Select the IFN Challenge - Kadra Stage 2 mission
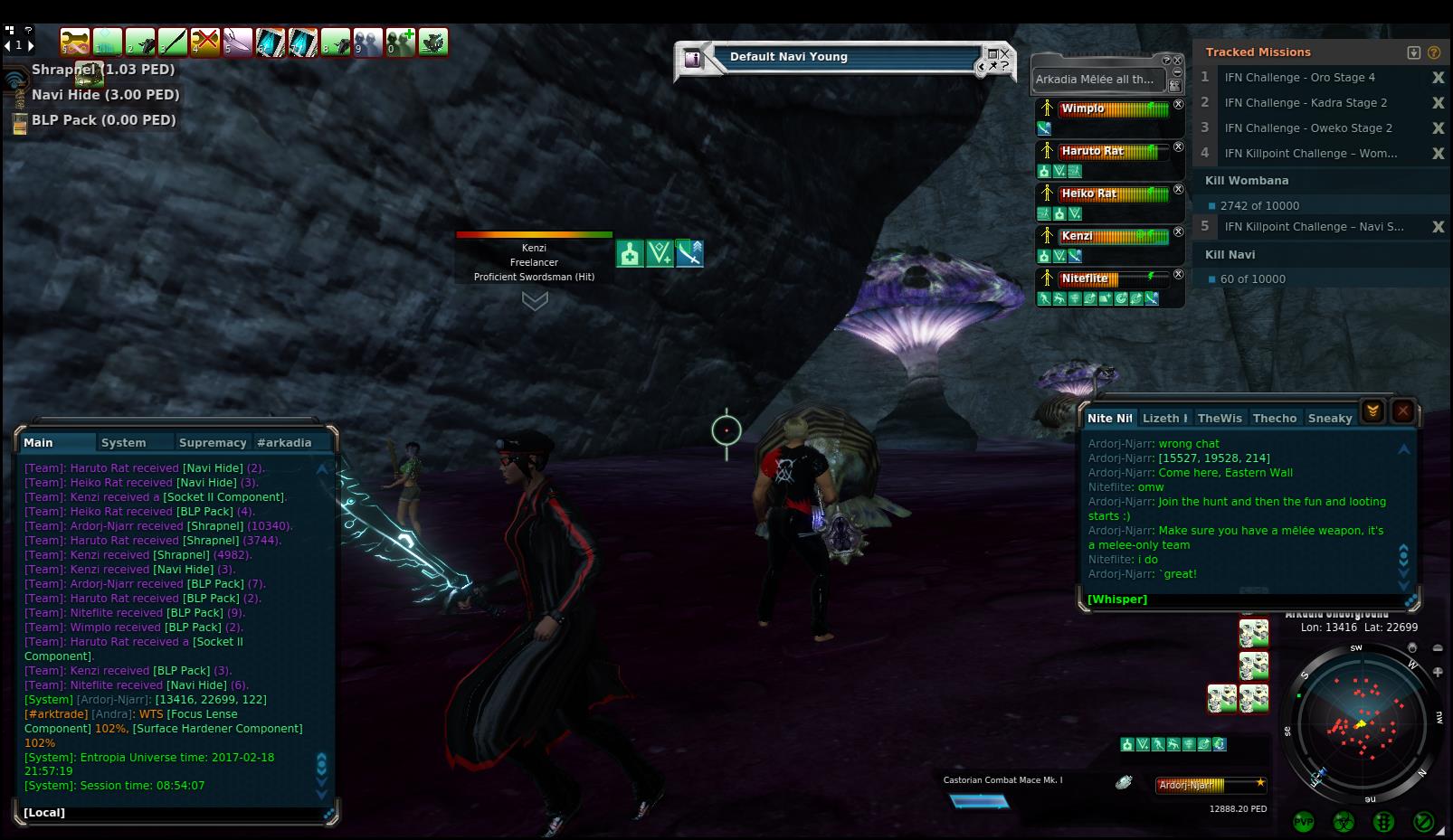This screenshot has height=840, width=1453. click(1306, 103)
